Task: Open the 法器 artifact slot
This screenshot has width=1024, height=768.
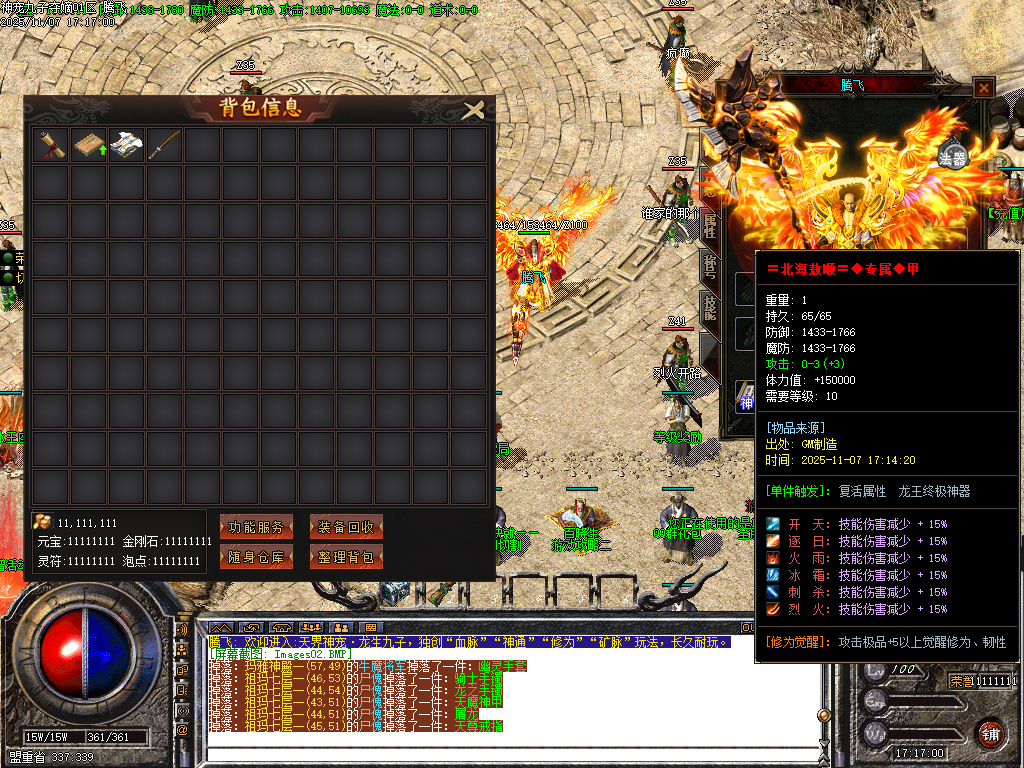Action: [x=953, y=156]
